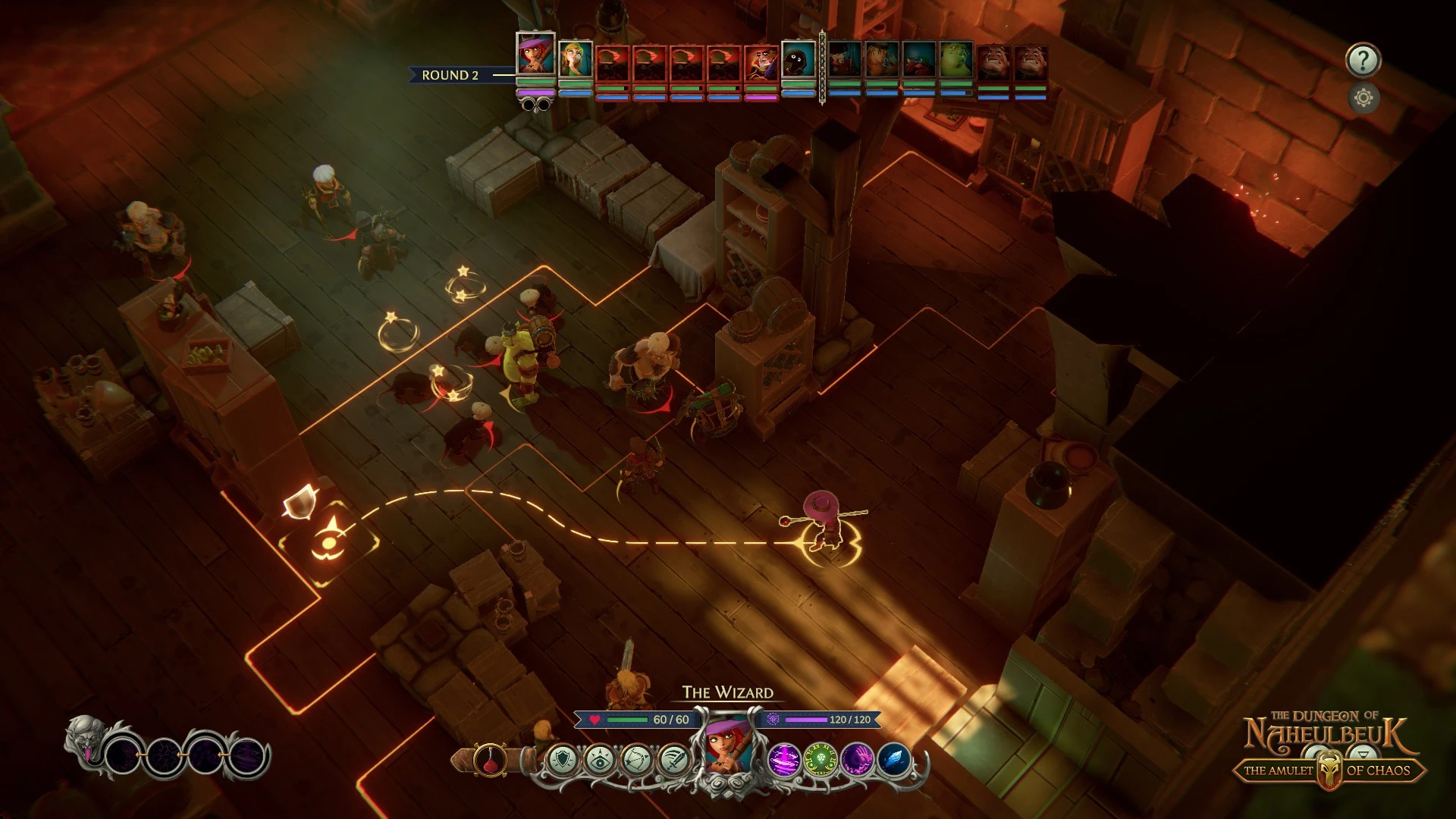Activate the sword dash action
The image size is (1456, 819).
coord(673,760)
